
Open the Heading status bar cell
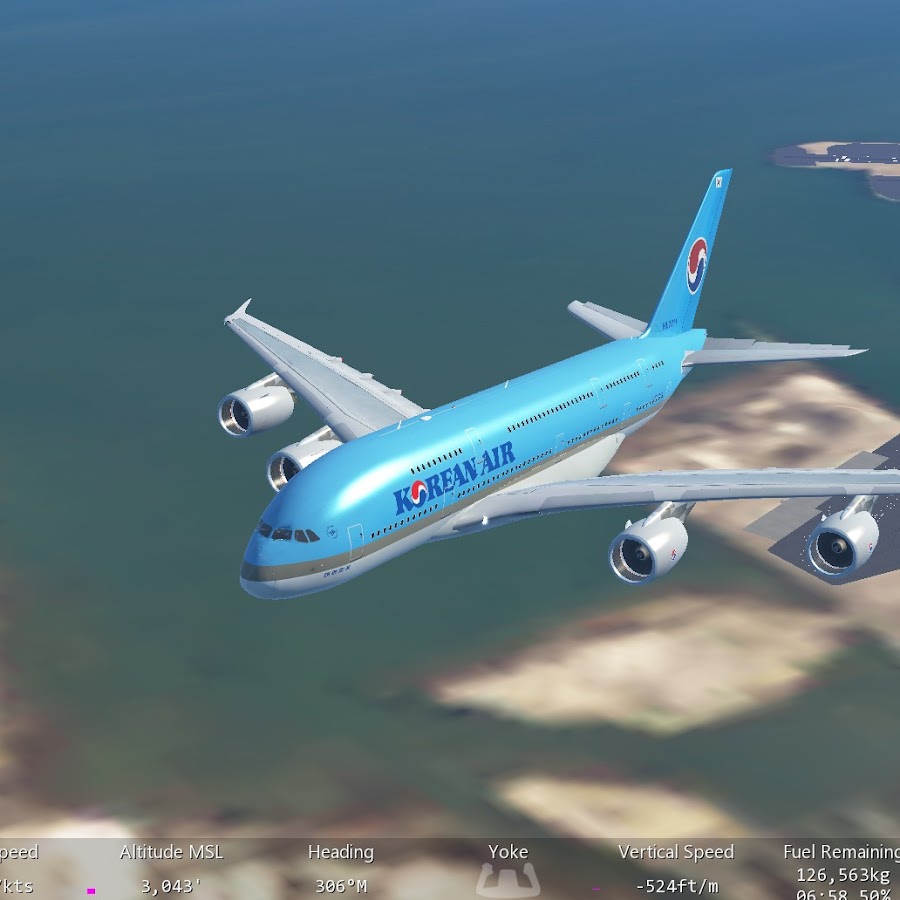340,869
